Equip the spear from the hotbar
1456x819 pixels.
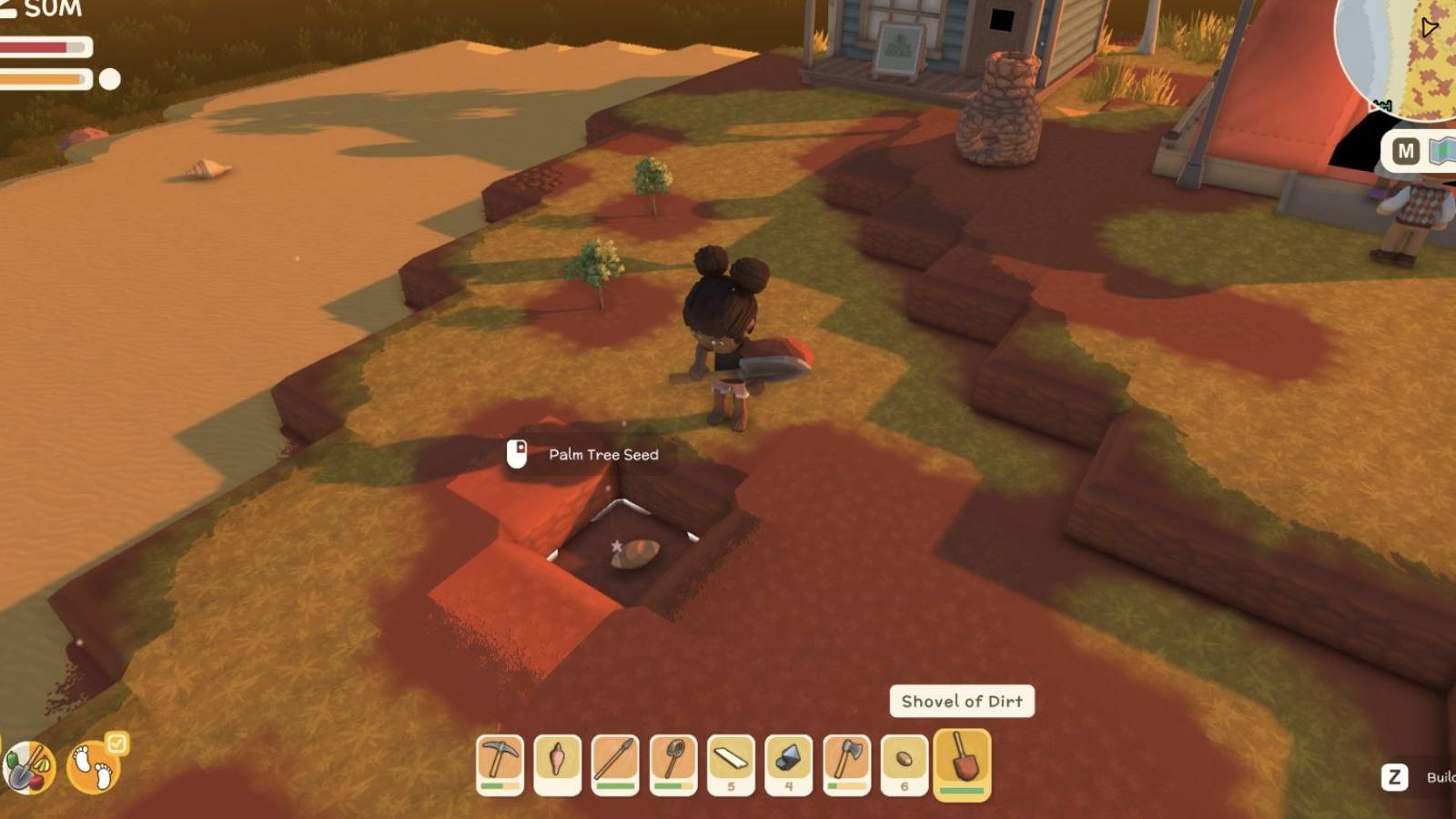pyautogui.click(x=617, y=764)
